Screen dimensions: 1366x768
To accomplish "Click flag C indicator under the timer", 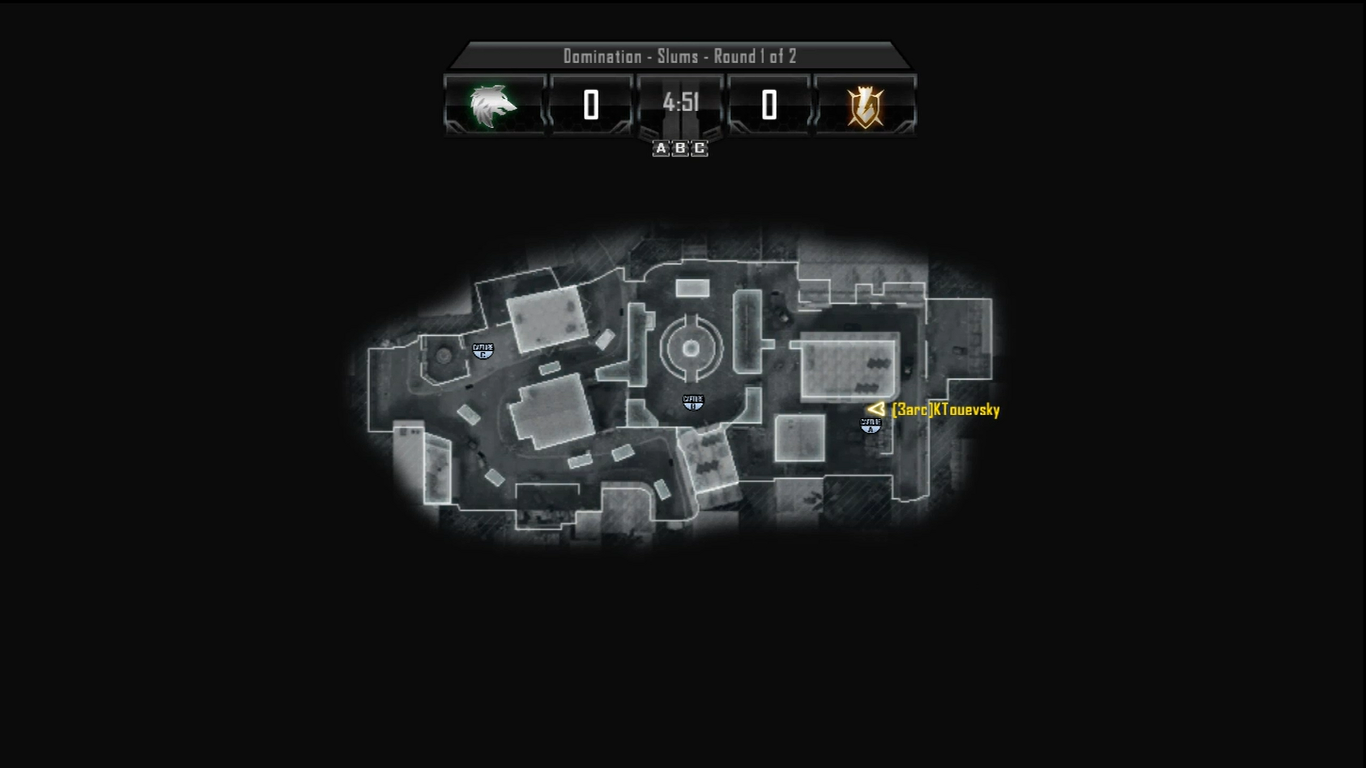I will pos(699,149).
